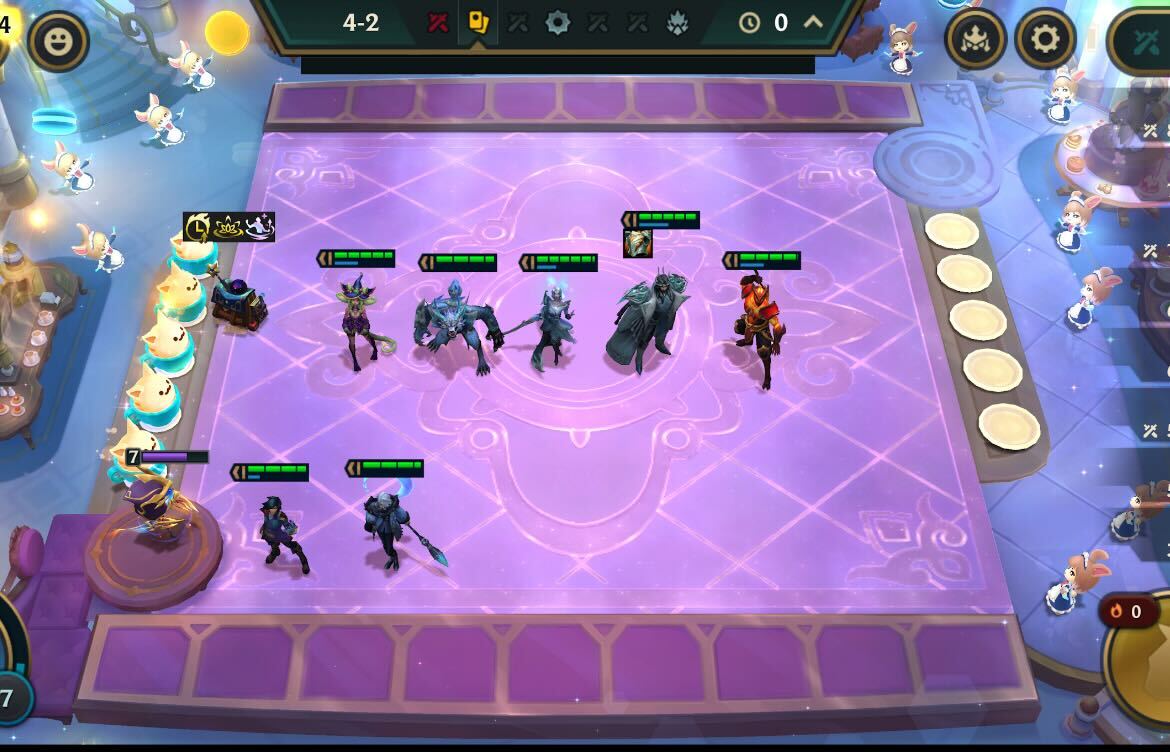This screenshot has height=752, width=1170.
Task: Inspect the item icon on the armored champion
Action: click(638, 243)
